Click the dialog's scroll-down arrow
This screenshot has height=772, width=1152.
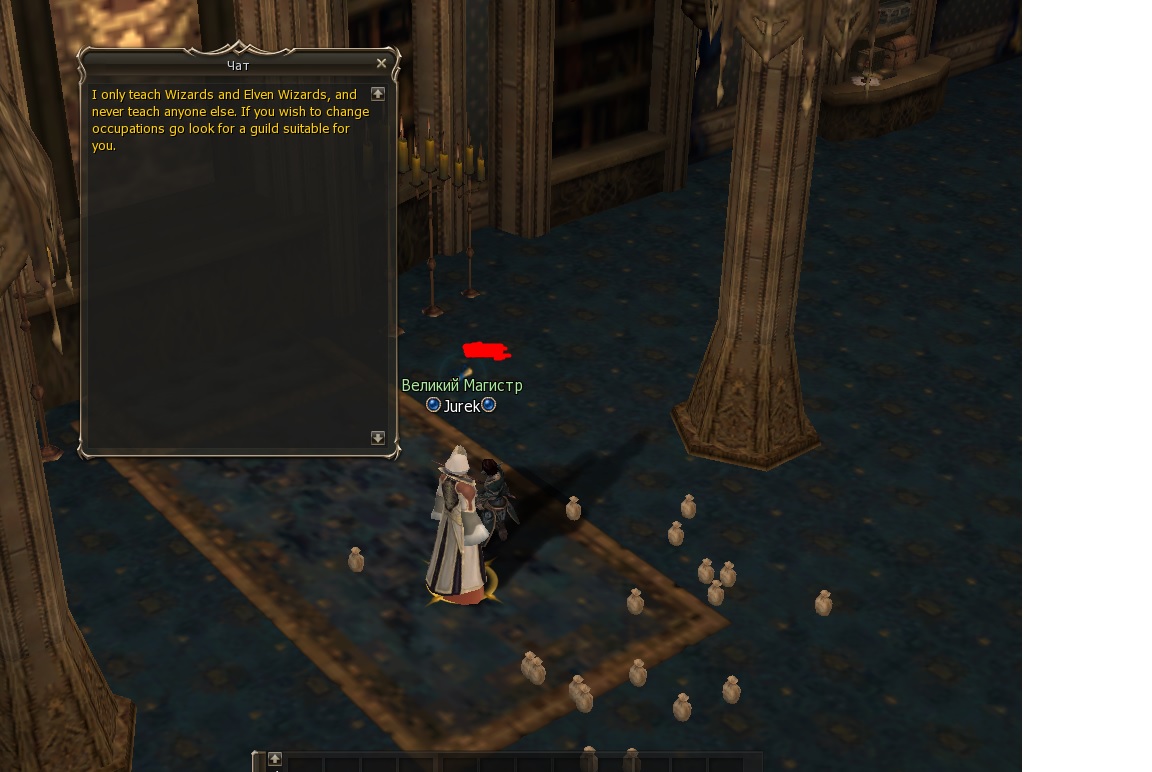pyautogui.click(x=378, y=438)
